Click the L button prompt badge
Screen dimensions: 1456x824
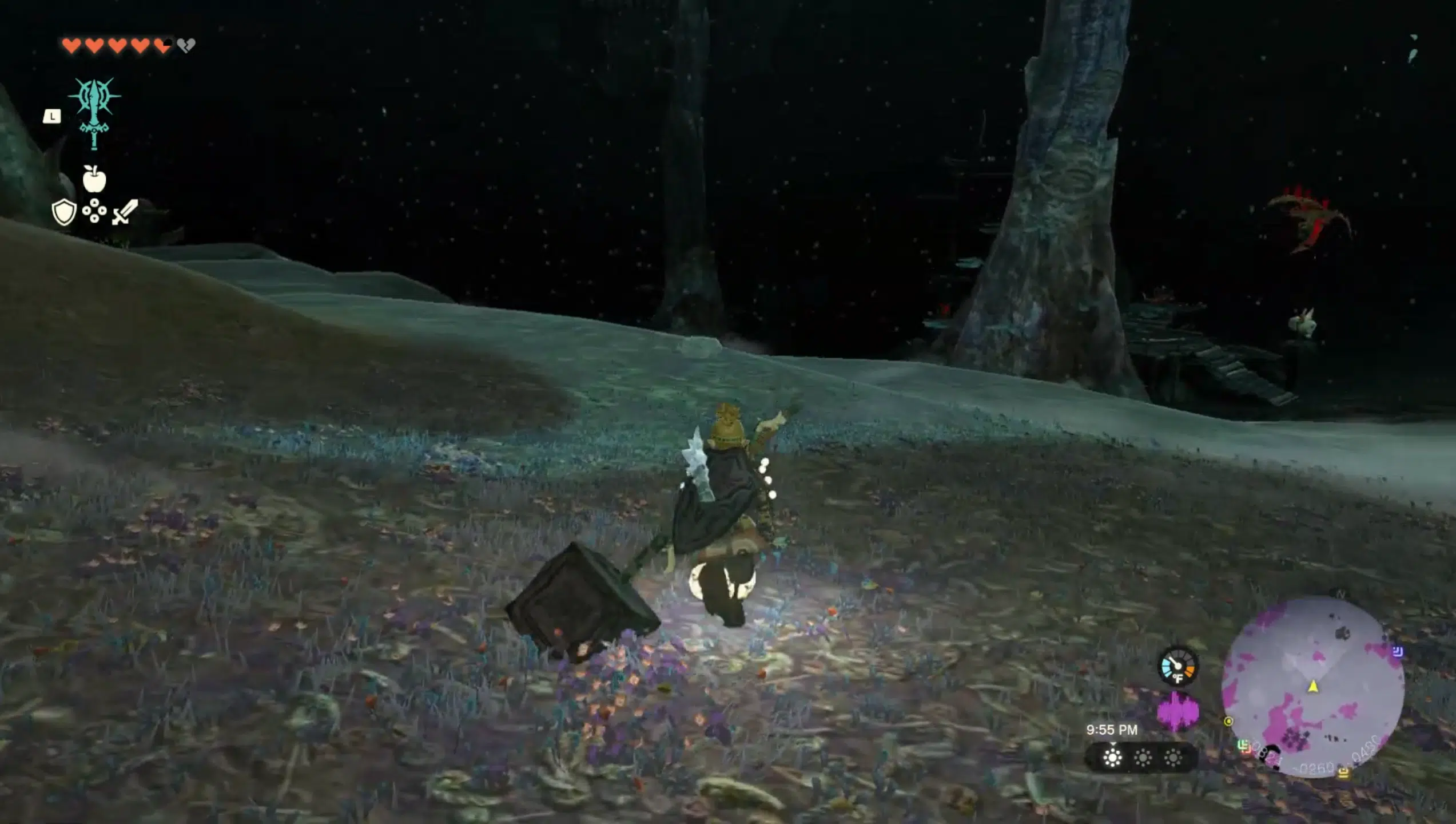(x=53, y=117)
